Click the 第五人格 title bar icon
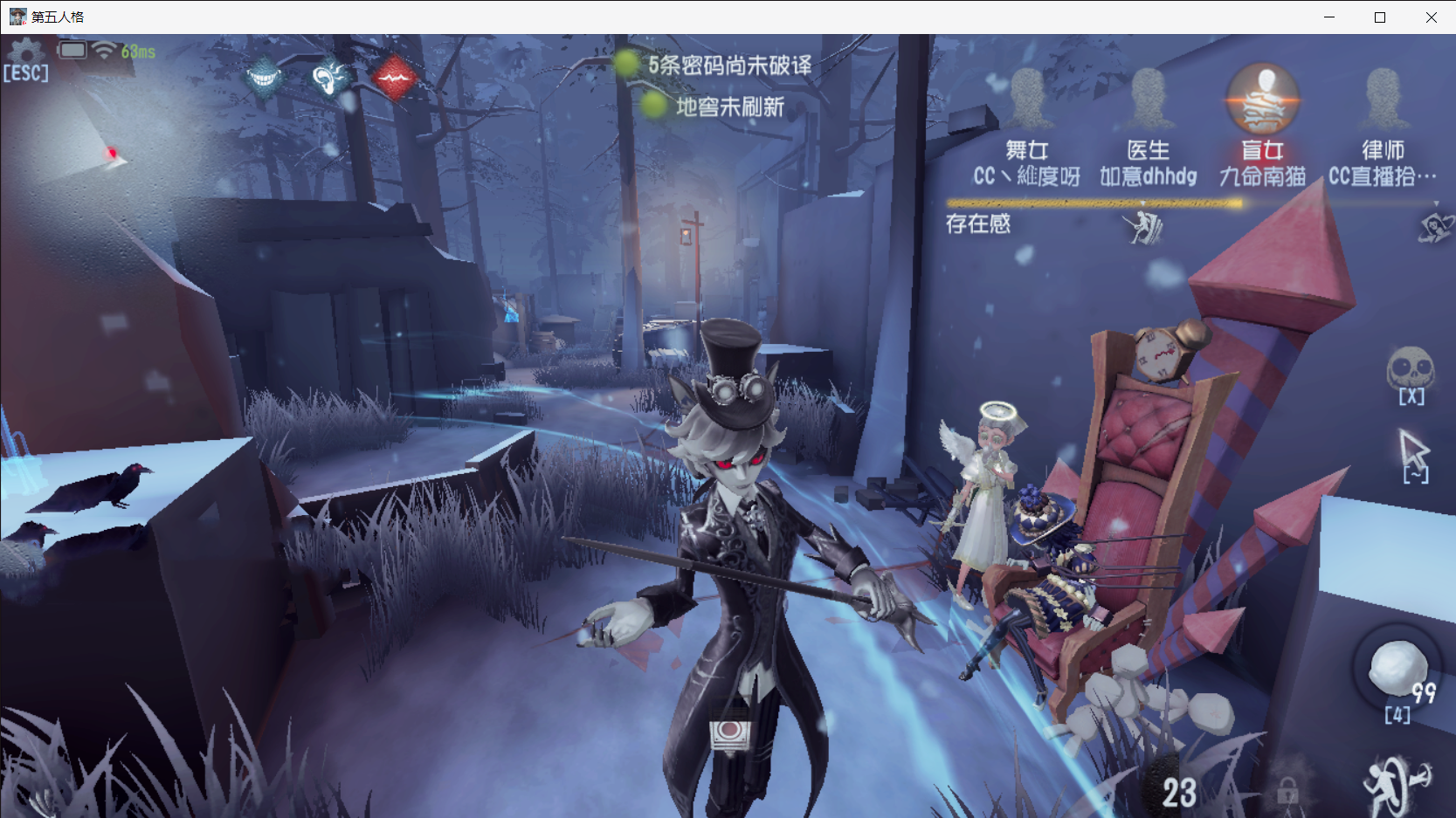 pos(17,16)
